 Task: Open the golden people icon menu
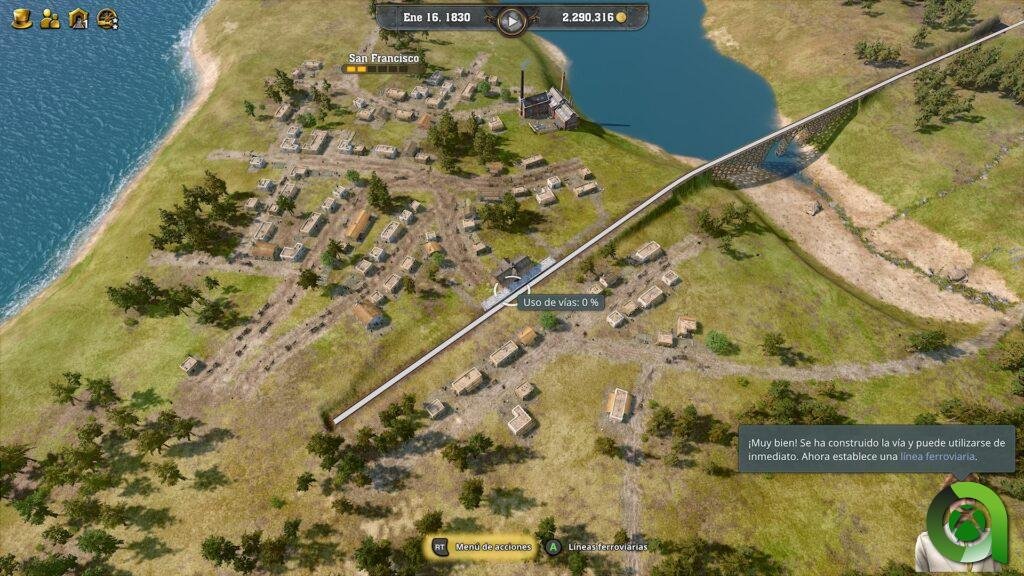tap(50, 17)
